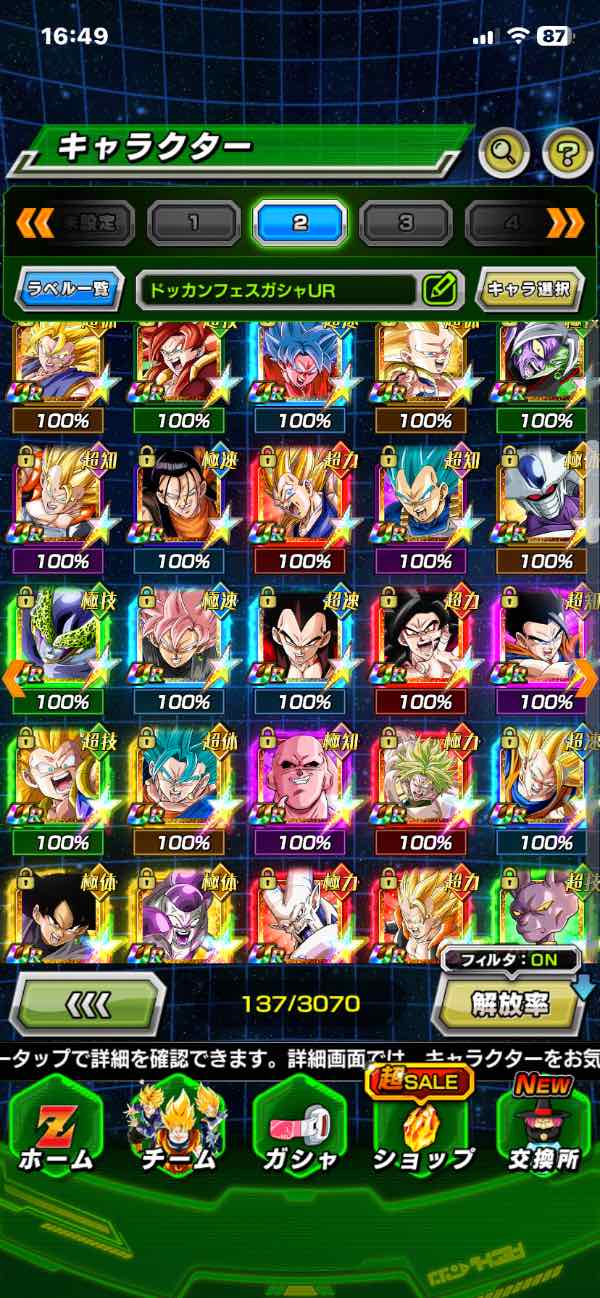
Task: Click the ラベル一覧 label list button
Action: [x=70, y=290]
